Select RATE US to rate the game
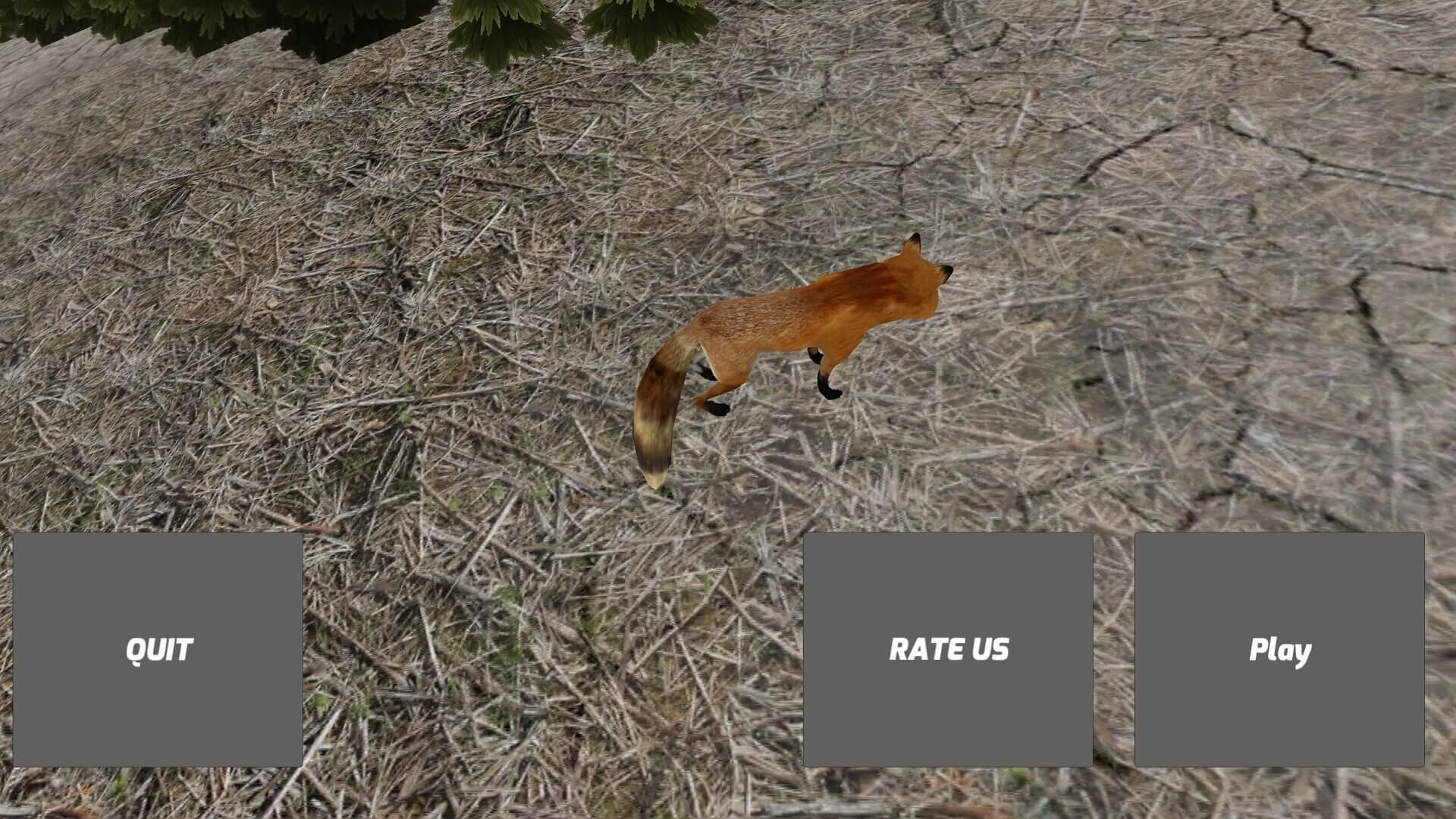This screenshot has height=819, width=1456. coord(950,648)
